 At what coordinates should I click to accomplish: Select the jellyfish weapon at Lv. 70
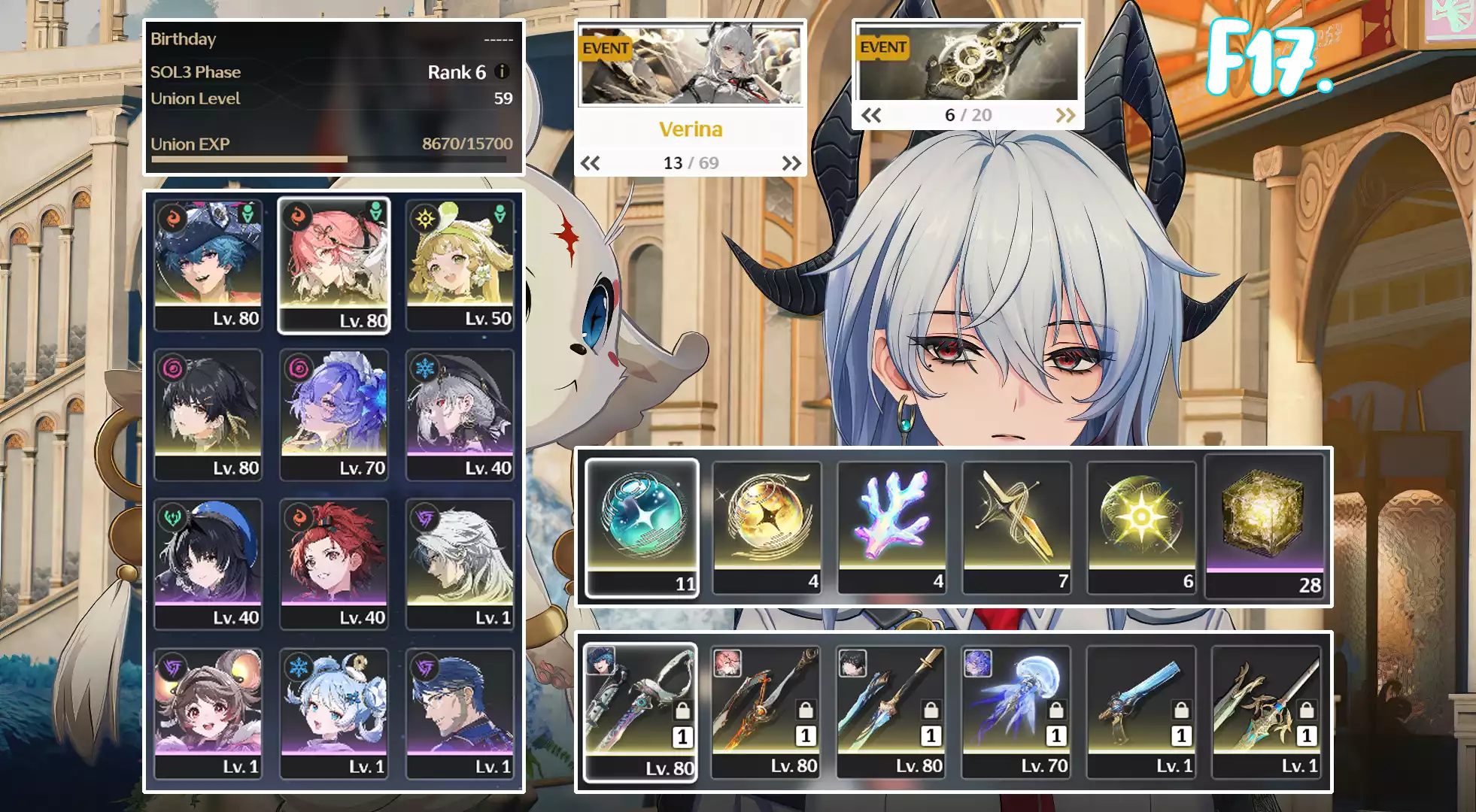(x=1016, y=710)
